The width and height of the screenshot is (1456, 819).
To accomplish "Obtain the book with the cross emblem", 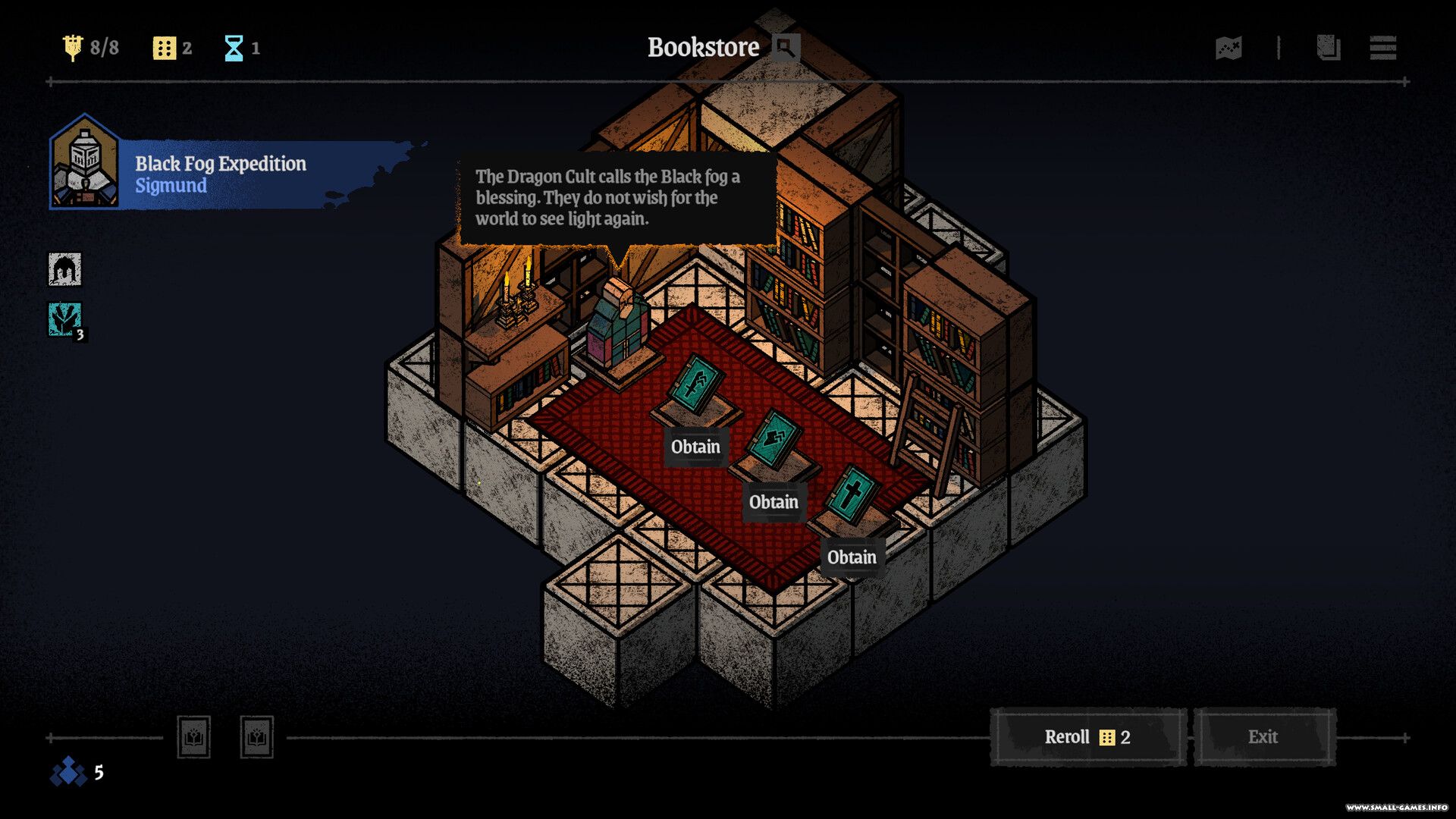I will coord(852,557).
